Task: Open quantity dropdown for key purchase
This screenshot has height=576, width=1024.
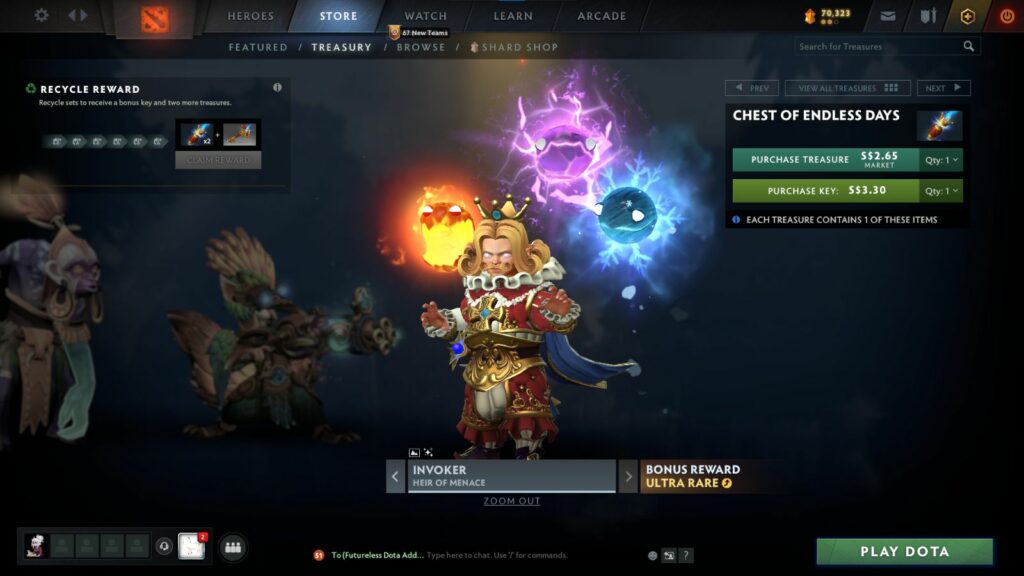Action: (942, 190)
